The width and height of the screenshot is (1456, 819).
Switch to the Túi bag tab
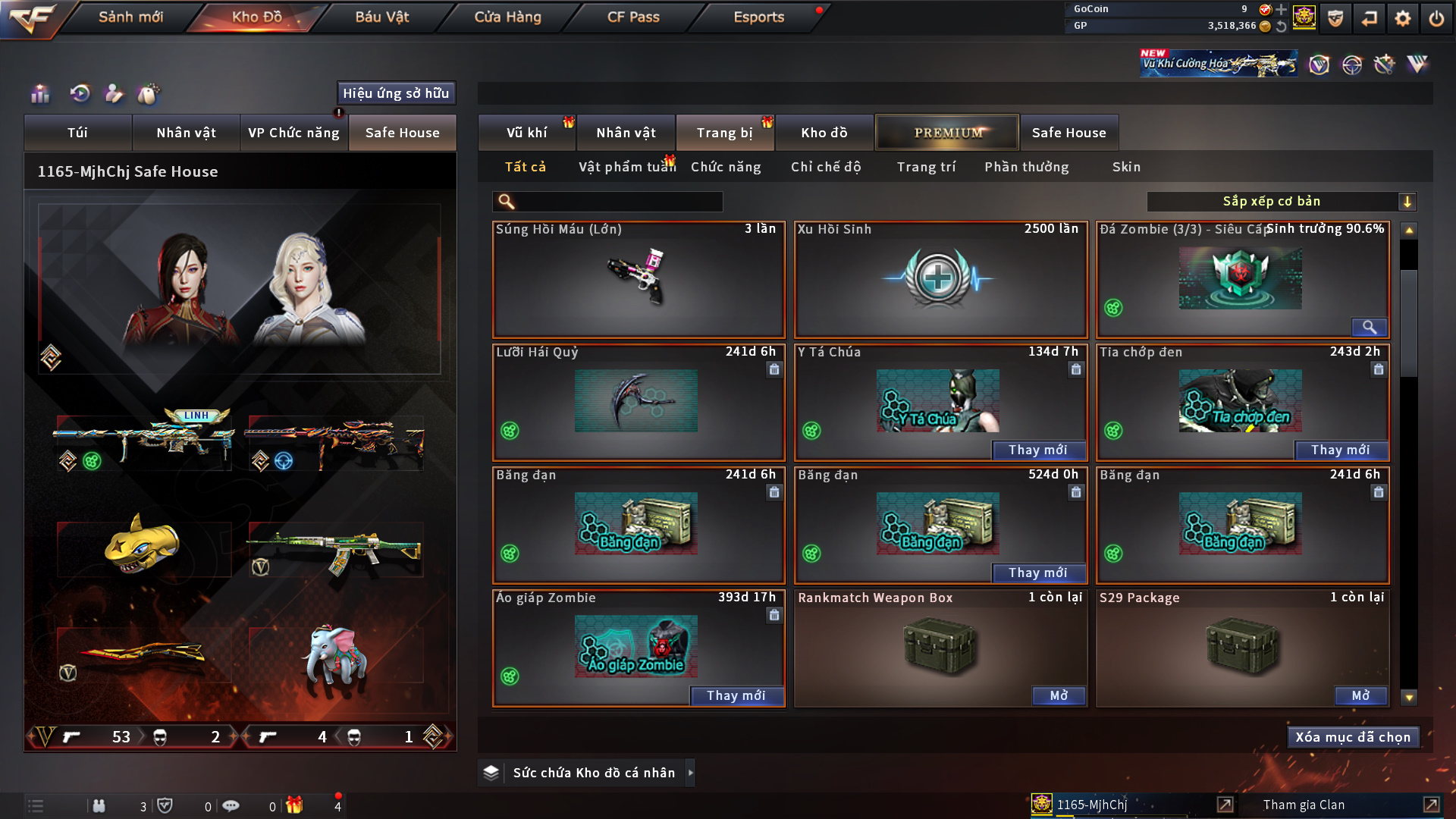point(77,133)
